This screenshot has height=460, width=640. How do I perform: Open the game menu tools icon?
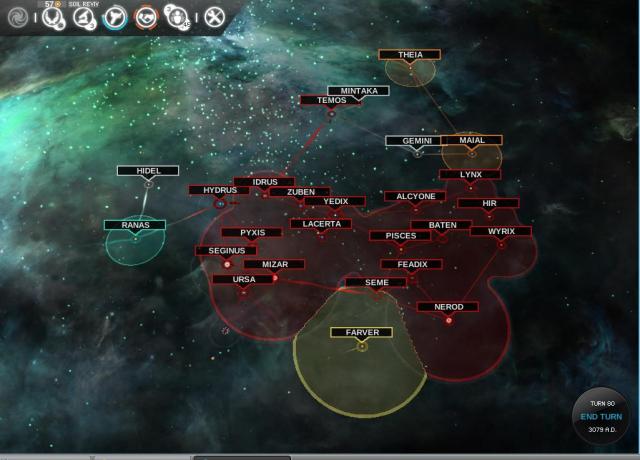214,16
